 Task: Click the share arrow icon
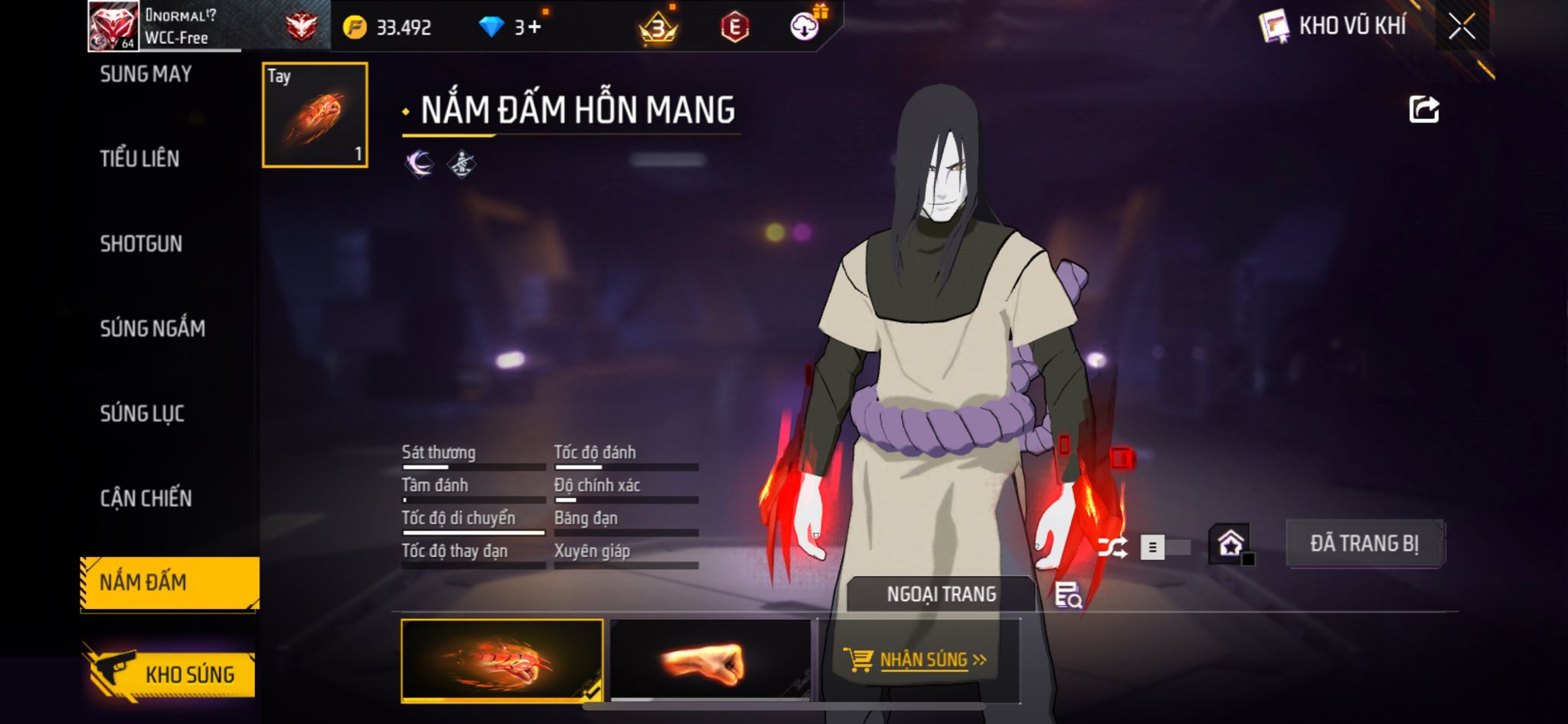(x=1423, y=110)
